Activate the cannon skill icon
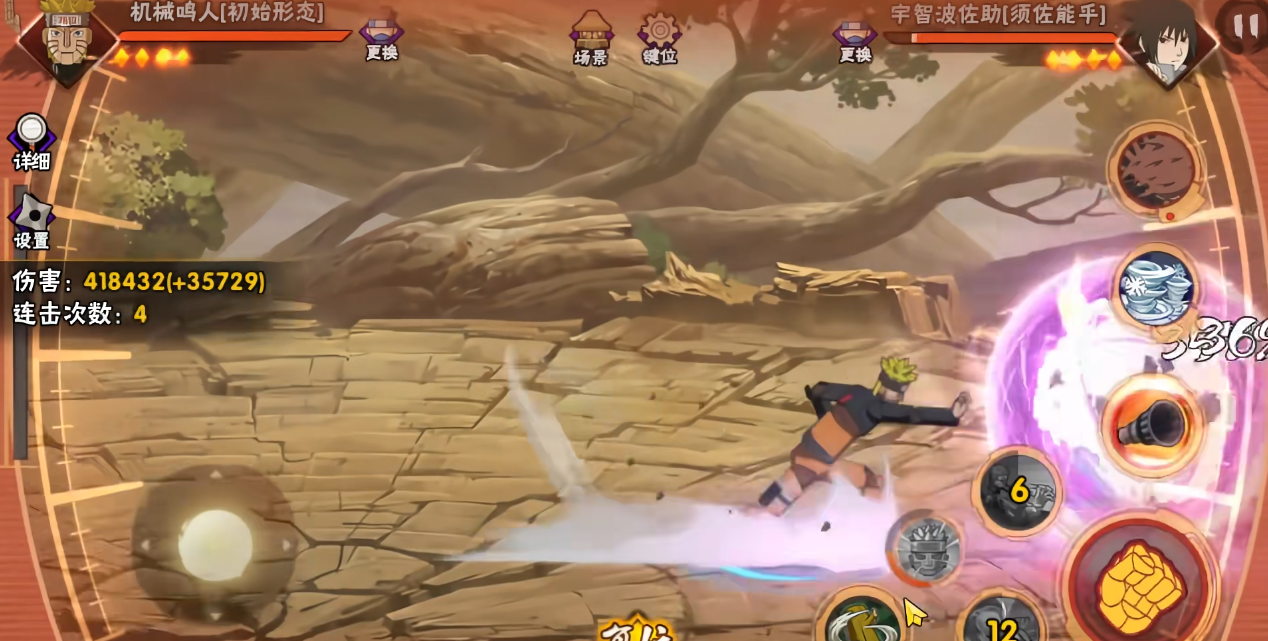 pyautogui.click(x=1150, y=425)
